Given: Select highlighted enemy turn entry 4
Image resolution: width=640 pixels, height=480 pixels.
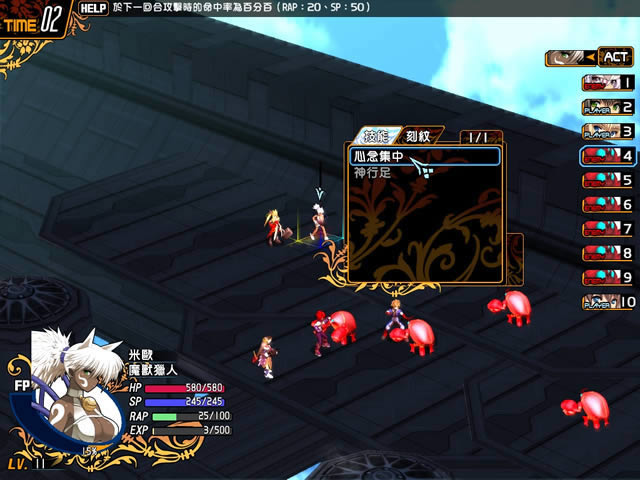Looking at the screenshot, I should click(607, 155).
